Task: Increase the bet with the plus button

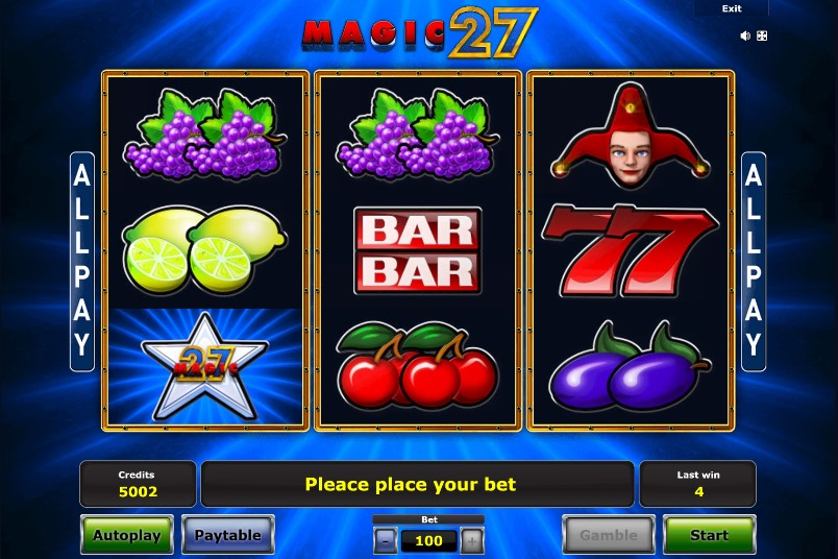Action: point(472,541)
